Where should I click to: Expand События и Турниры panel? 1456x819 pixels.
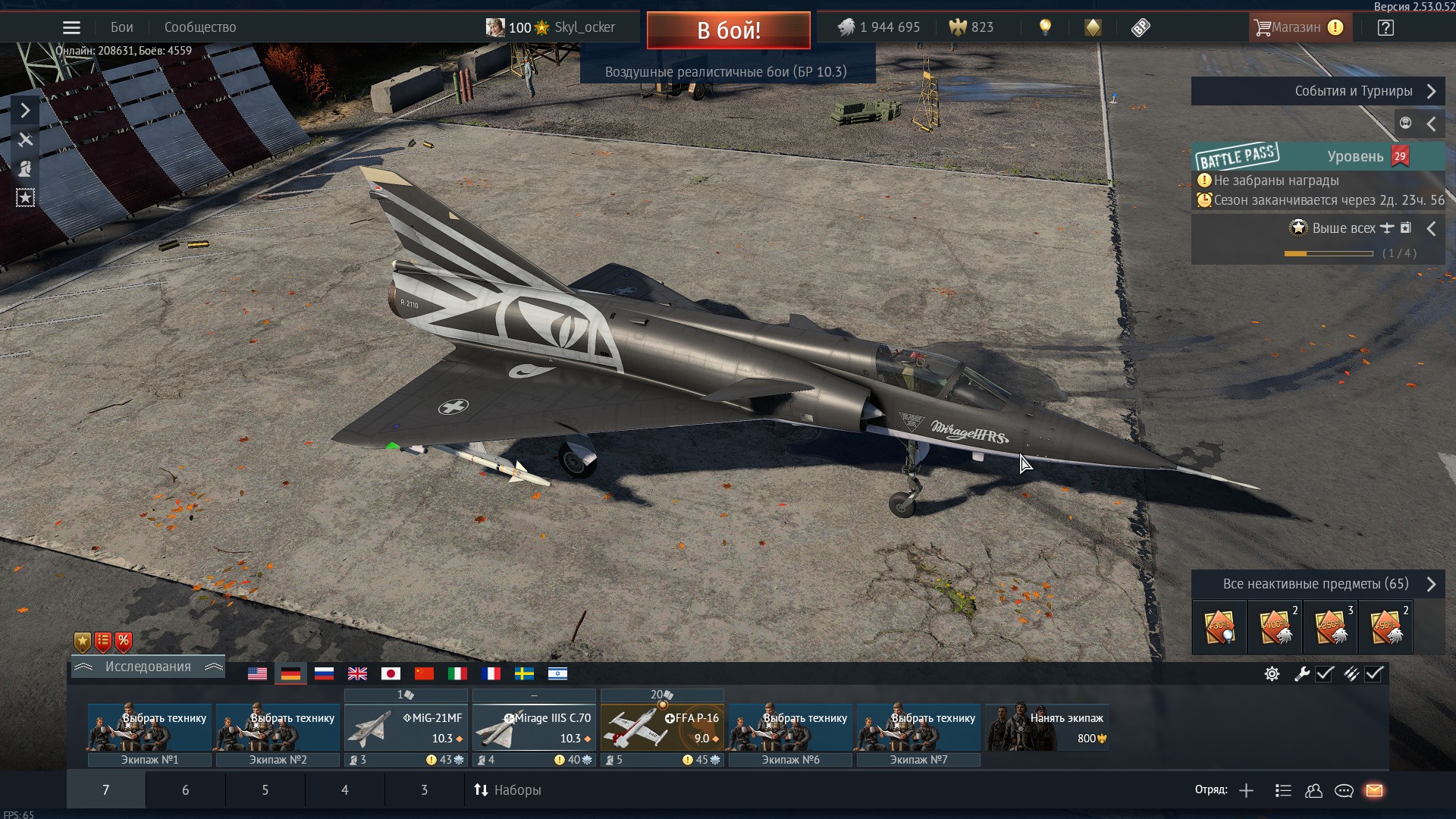[x=1317, y=91]
